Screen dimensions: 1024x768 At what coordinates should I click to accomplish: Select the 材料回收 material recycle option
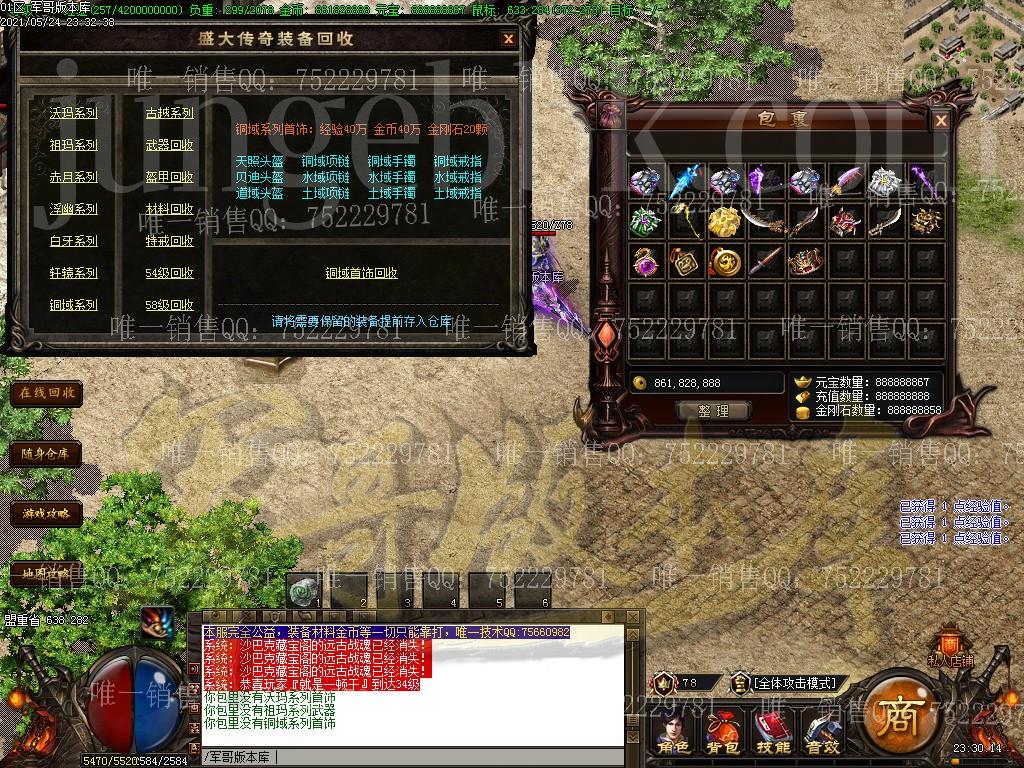pos(169,209)
